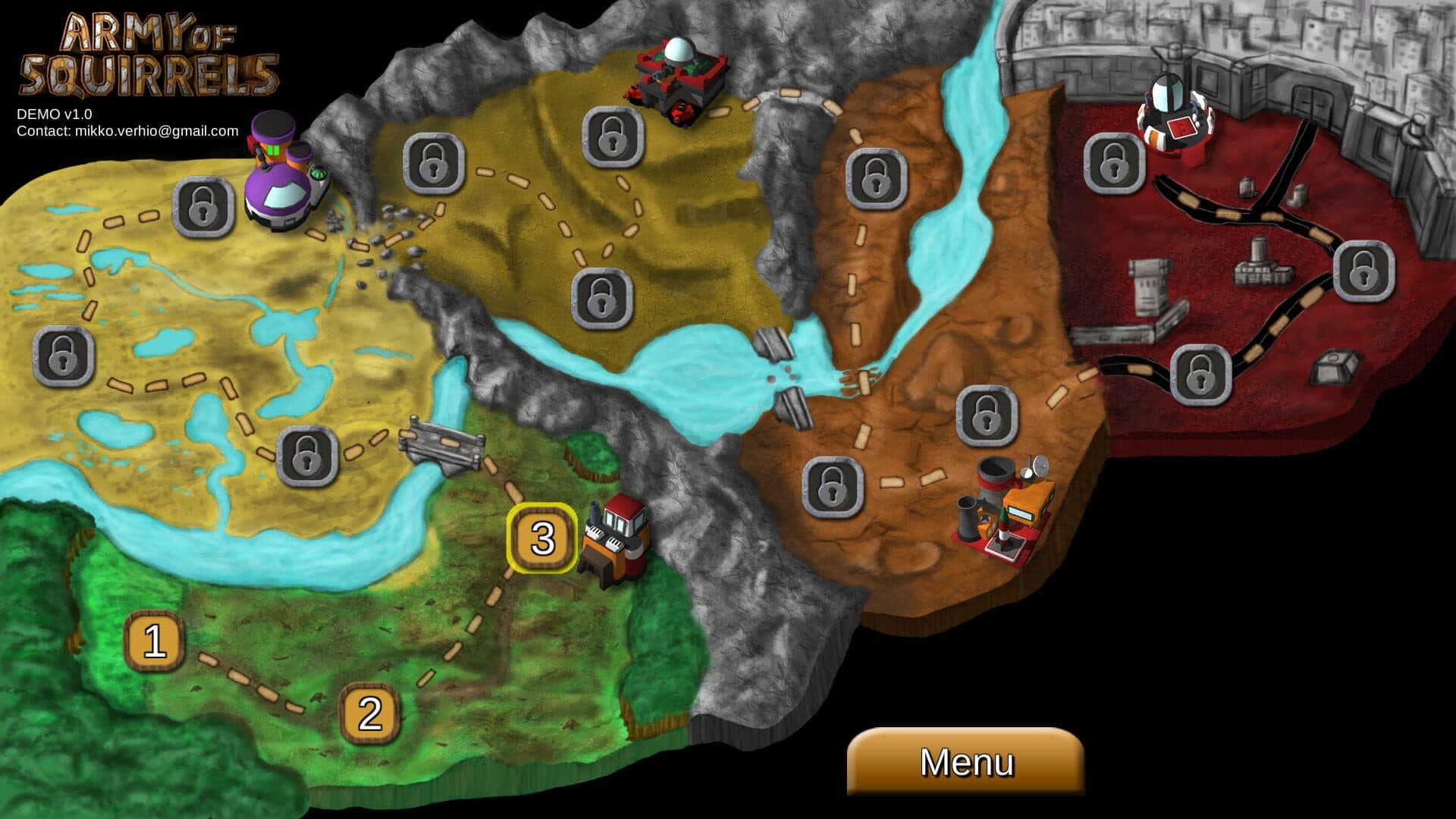The image size is (1456, 819).
Task: Start the highlighted level 3
Action: pyautogui.click(x=542, y=538)
